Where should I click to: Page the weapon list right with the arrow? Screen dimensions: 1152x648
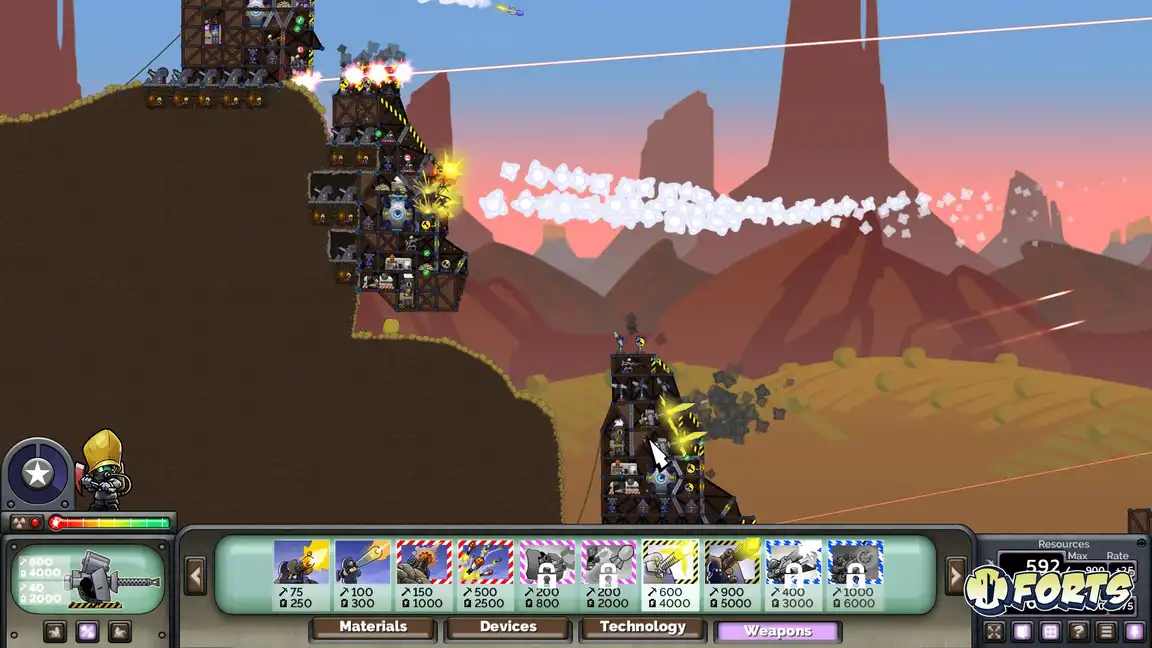957,576
